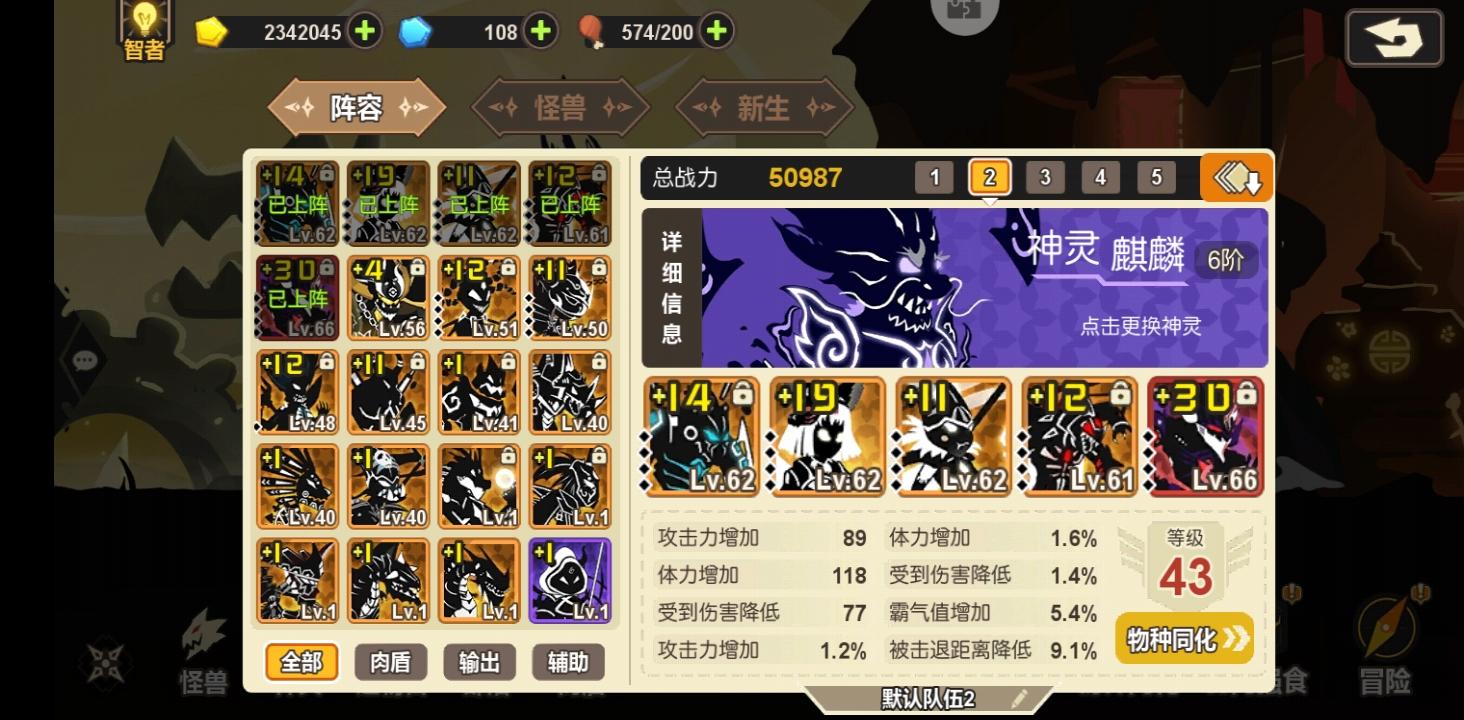Enable the 输出 damage filter
This screenshot has width=1464, height=720.
(x=478, y=662)
